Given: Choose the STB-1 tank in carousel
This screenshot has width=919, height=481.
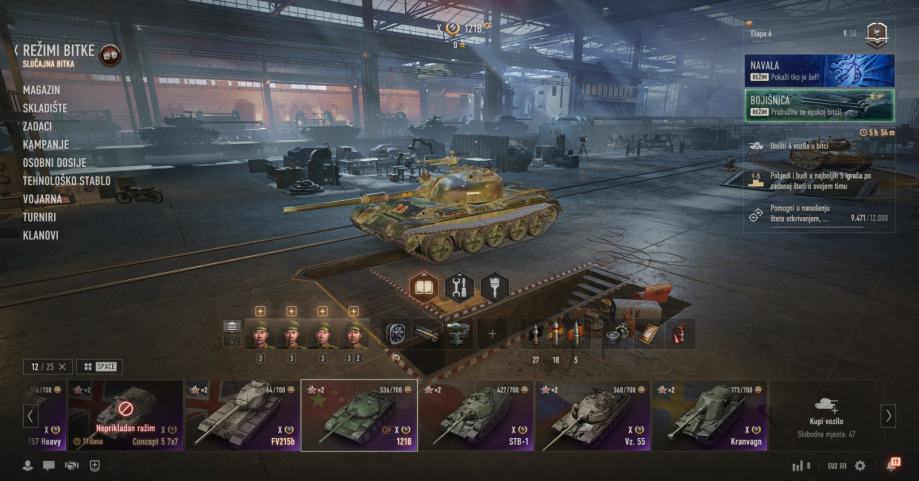Looking at the screenshot, I should click(476, 415).
